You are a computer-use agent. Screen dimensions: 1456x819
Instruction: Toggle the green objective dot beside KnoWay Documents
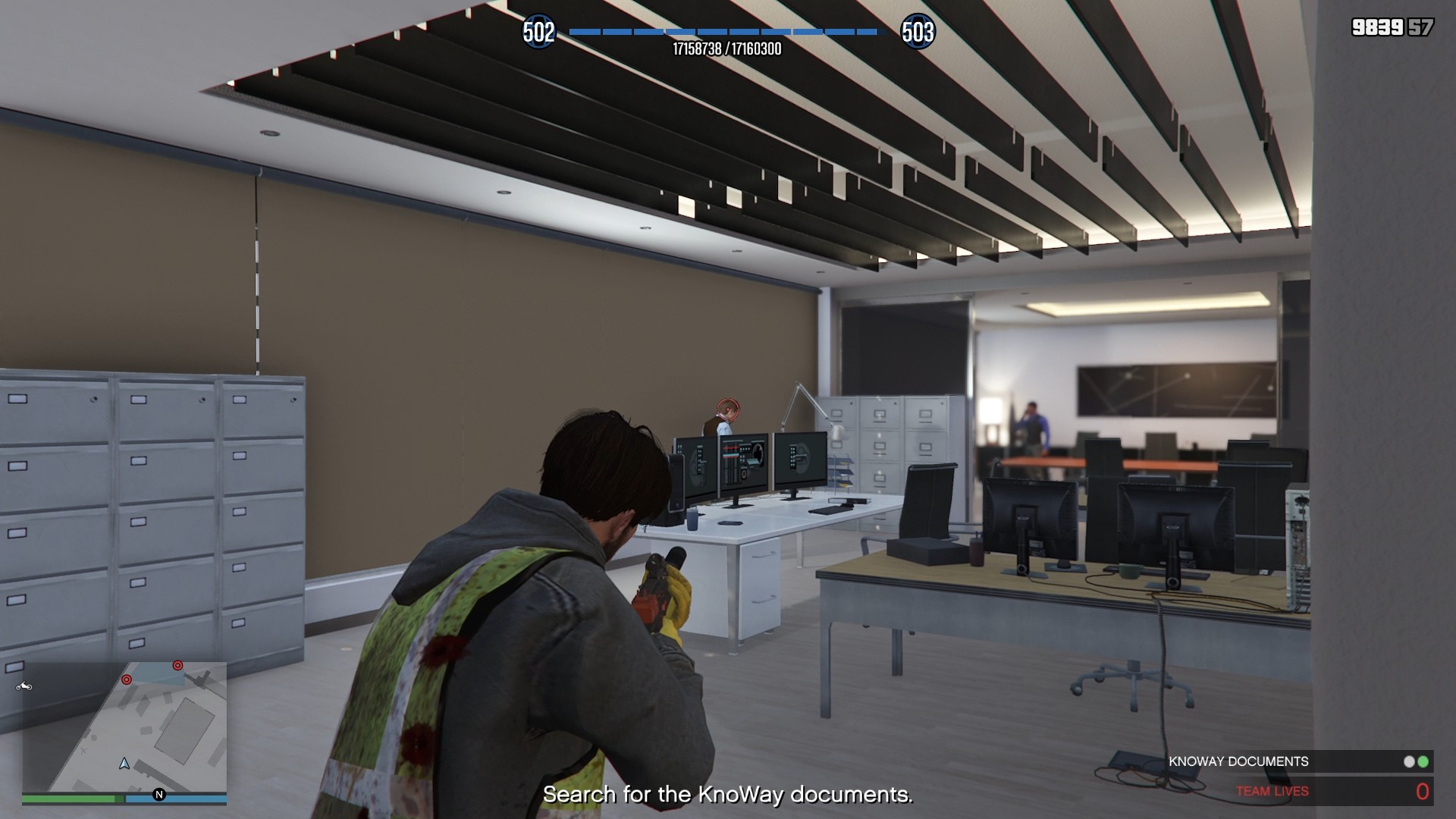coord(1423,761)
